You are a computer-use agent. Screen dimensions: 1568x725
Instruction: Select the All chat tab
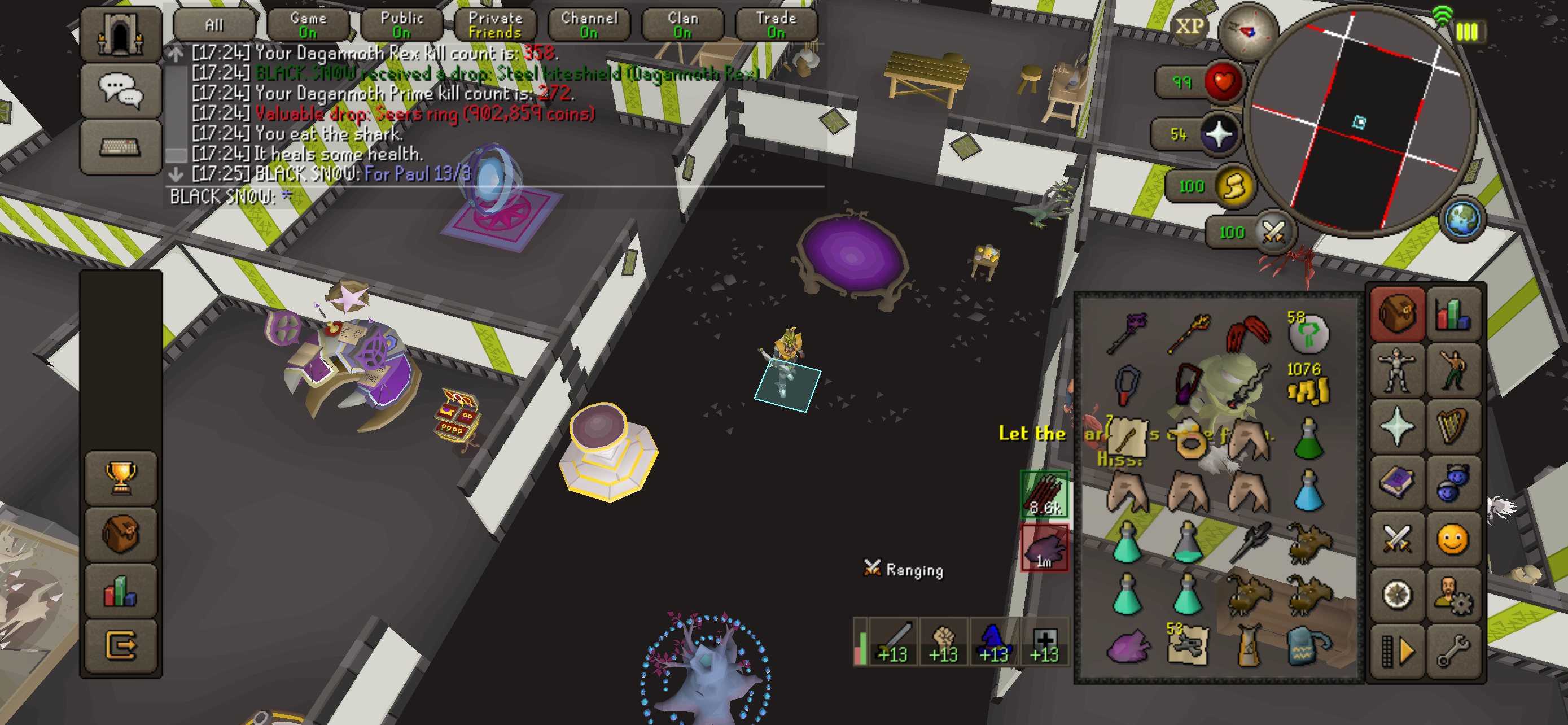tap(214, 25)
